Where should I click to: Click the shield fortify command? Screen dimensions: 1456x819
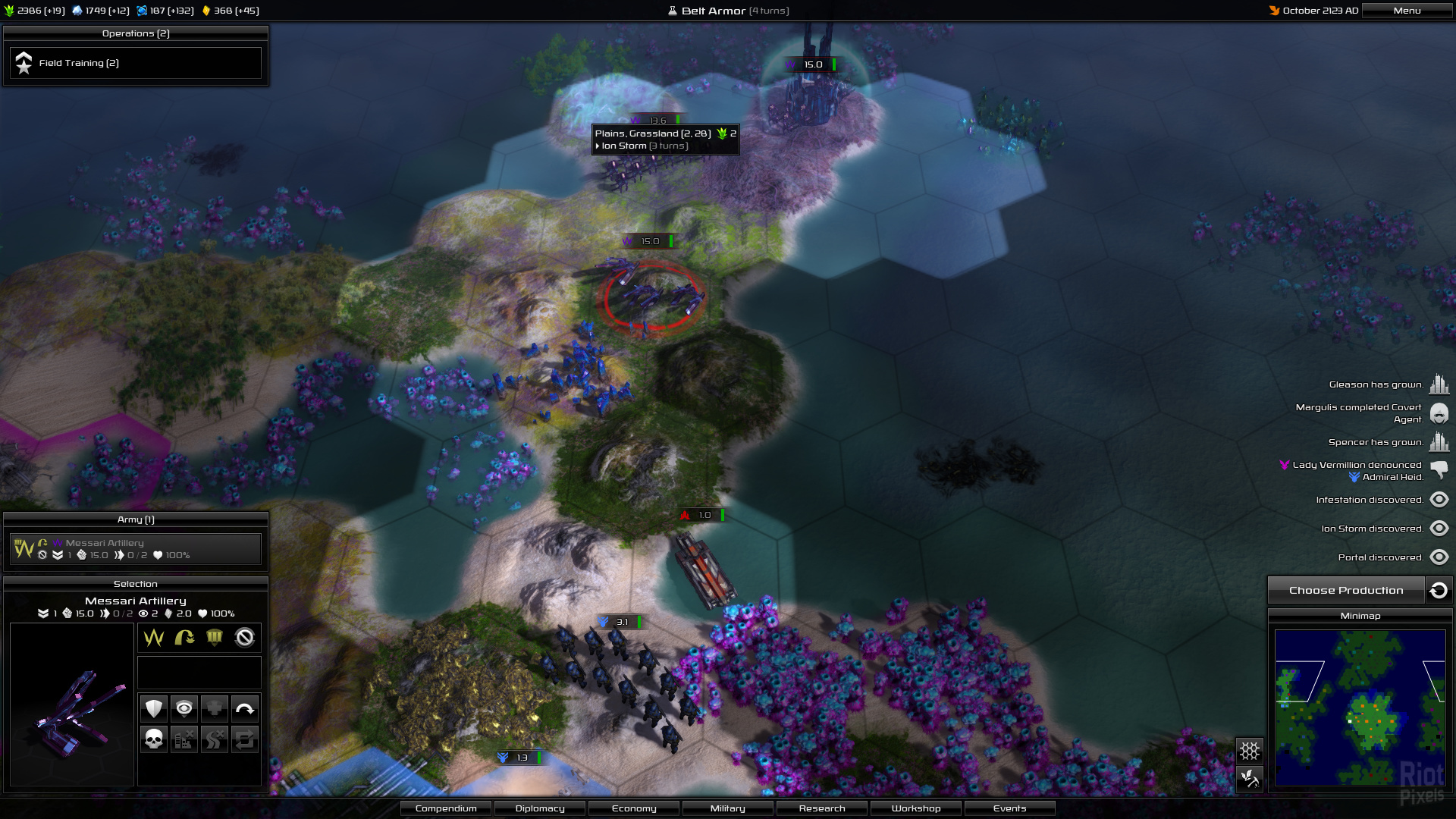coord(154,709)
